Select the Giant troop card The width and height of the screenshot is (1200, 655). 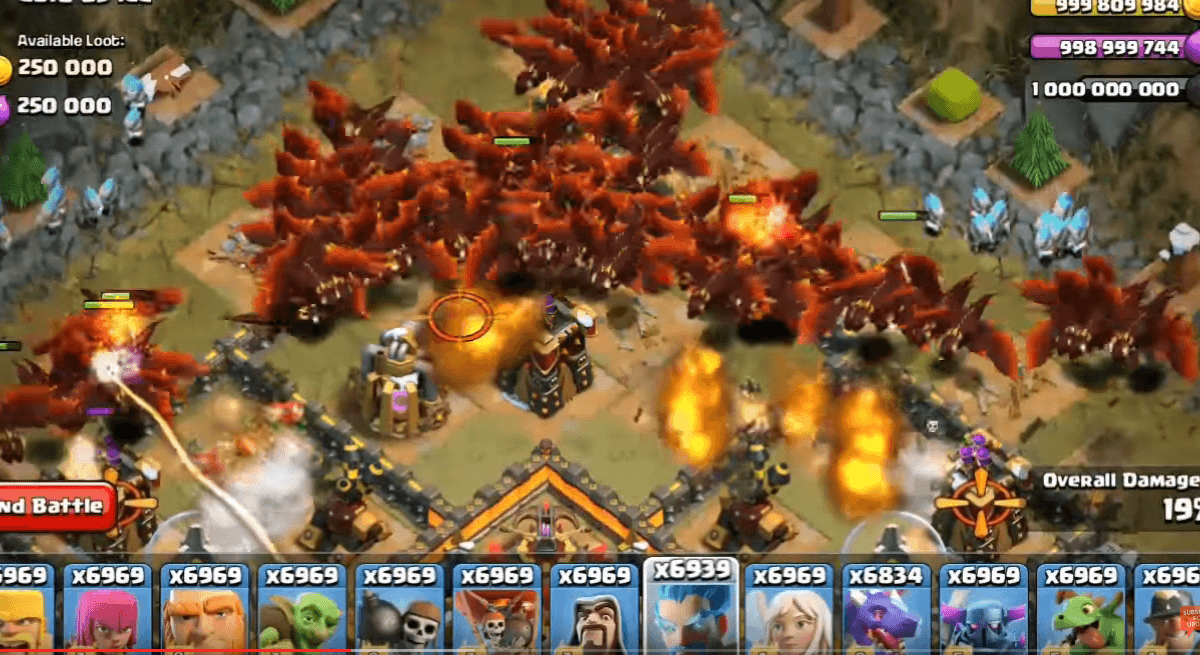tap(205, 610)
